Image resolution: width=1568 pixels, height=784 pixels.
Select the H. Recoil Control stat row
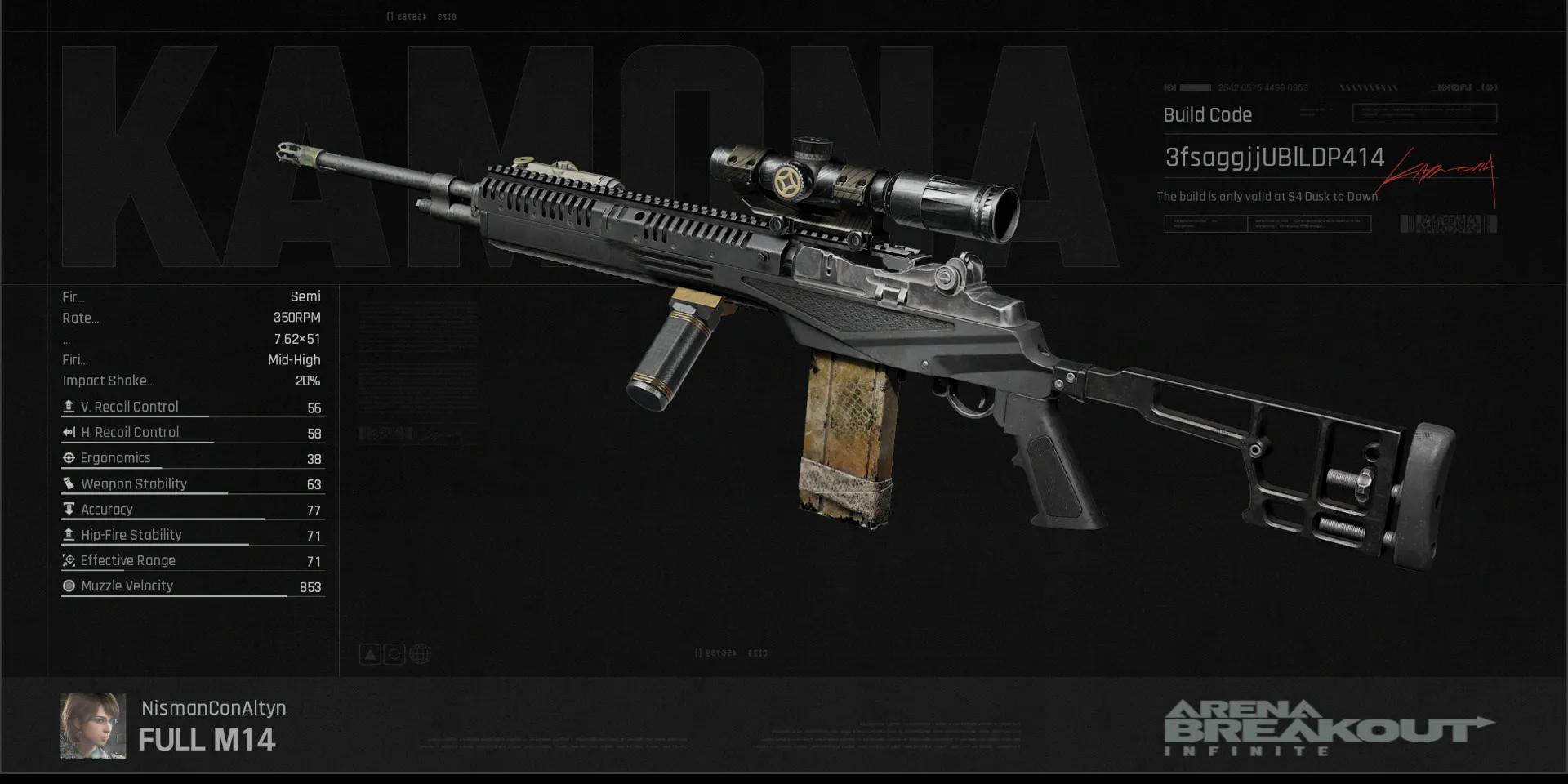tap(193, 433)
